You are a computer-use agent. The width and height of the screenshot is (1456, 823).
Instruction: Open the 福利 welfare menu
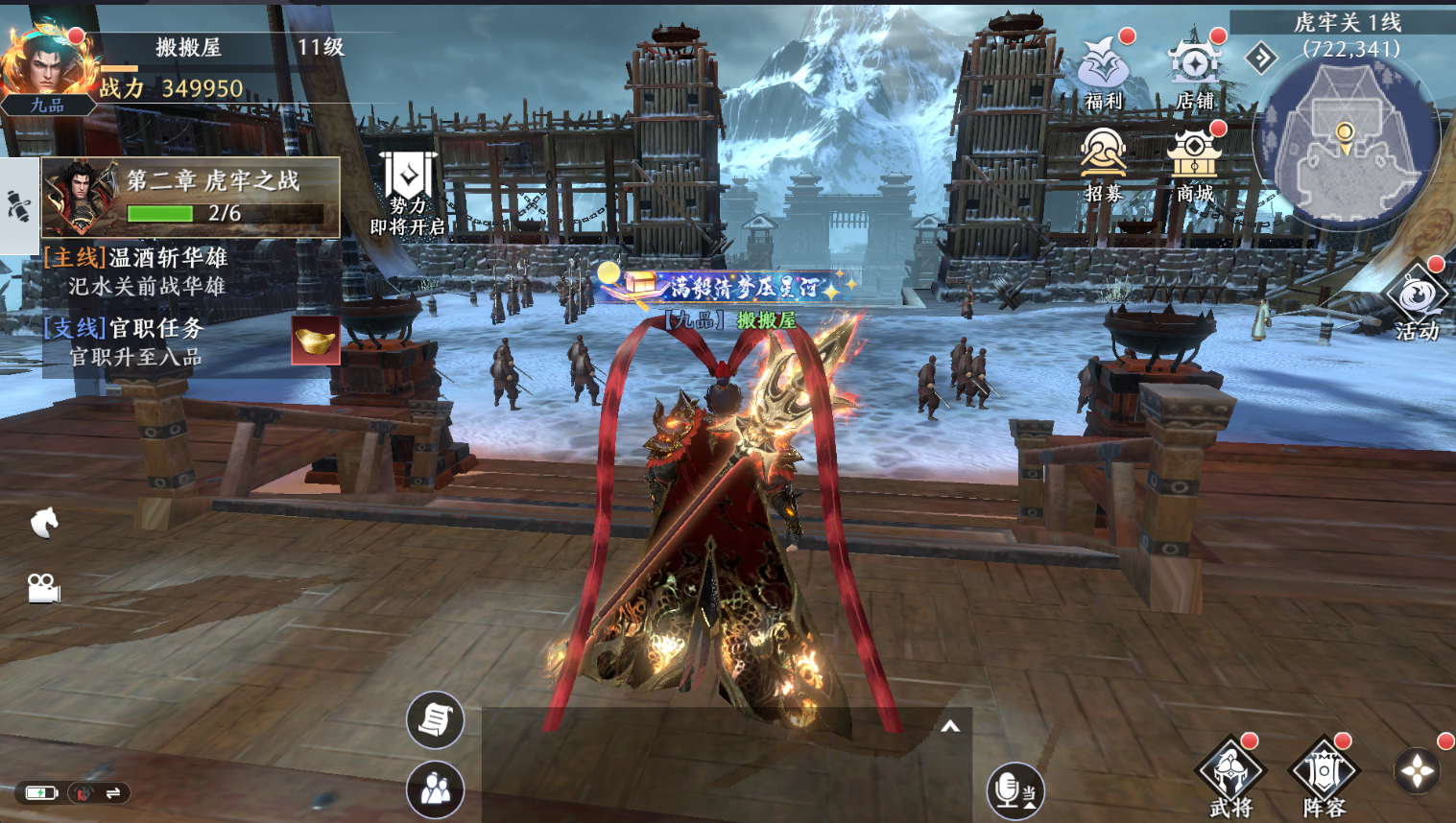[1103, 71]
